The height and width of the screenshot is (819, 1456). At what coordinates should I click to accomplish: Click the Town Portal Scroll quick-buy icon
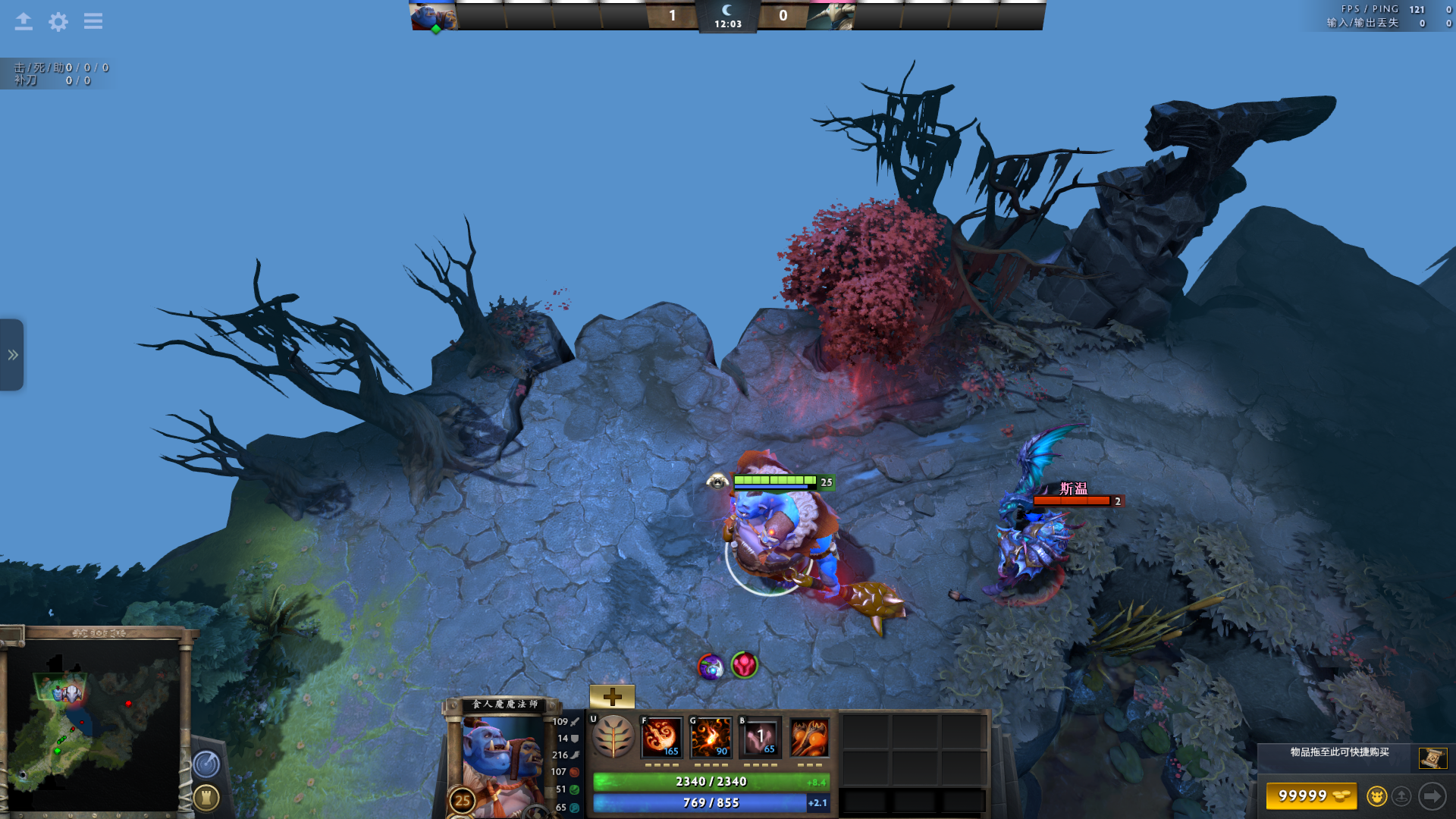pyautogui.click(x=1432, y=758)
